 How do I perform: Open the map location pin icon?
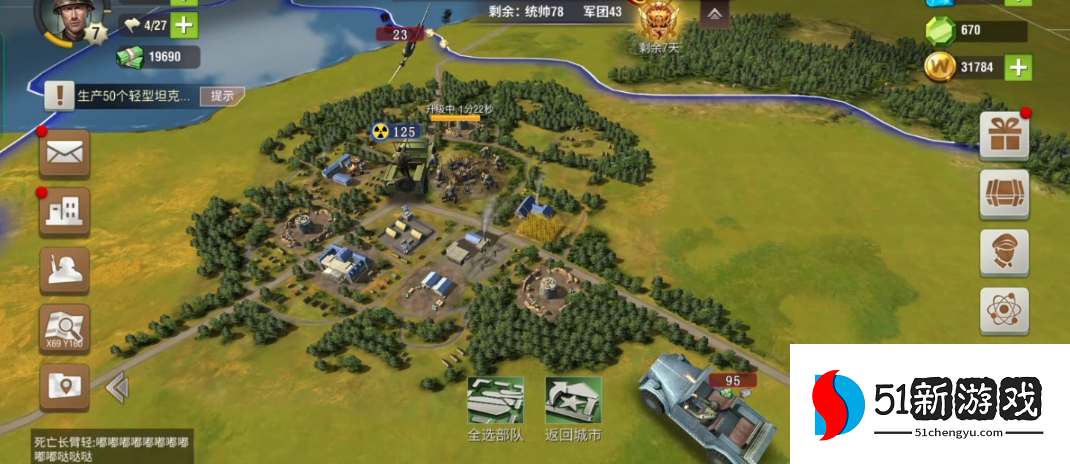click(x=65, y=386)
